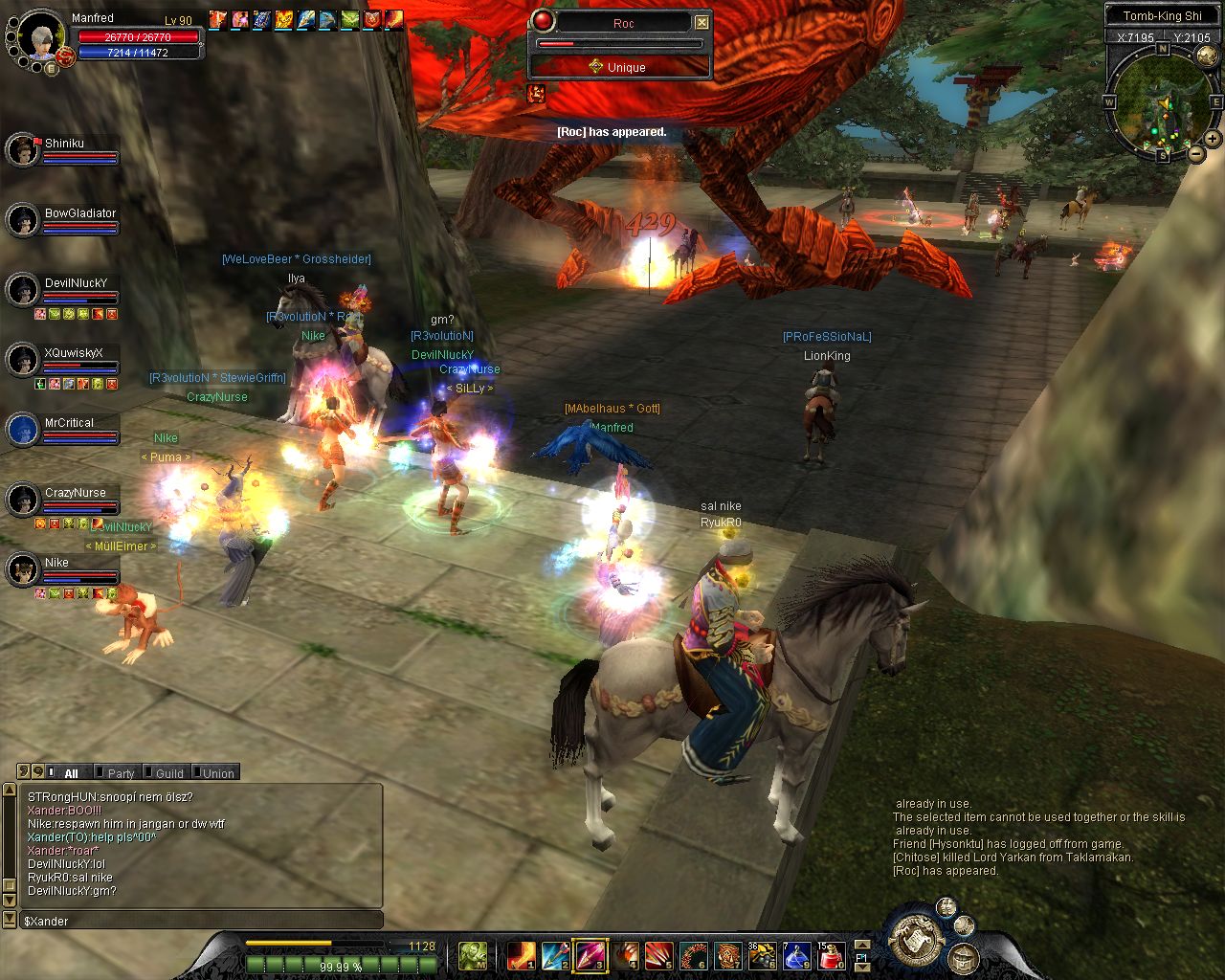This screenshot has width=1225, height=980.
Task: Use the blue mana potion in slot 9
Action: (796, 955)
